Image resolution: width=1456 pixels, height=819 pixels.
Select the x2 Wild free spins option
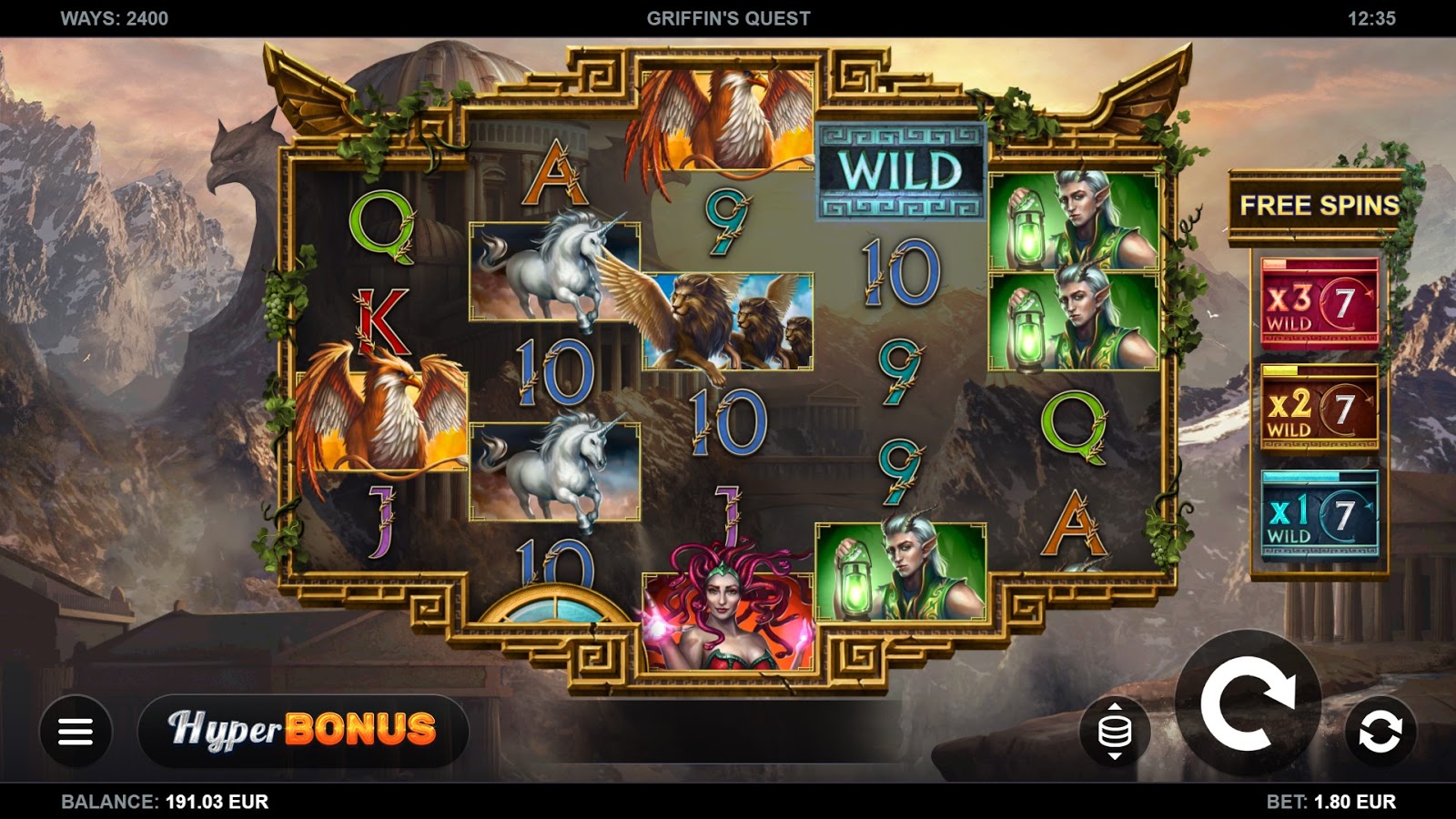coord(1319,409)
